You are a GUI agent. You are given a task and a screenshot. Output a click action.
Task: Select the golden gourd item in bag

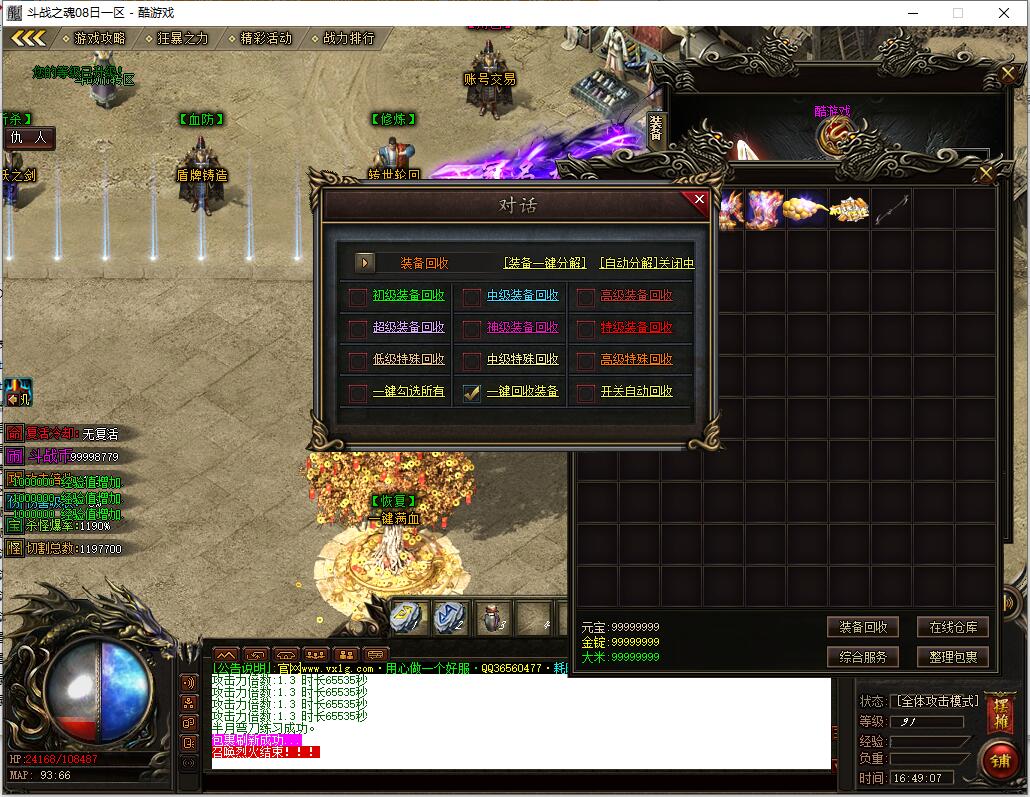805,208
